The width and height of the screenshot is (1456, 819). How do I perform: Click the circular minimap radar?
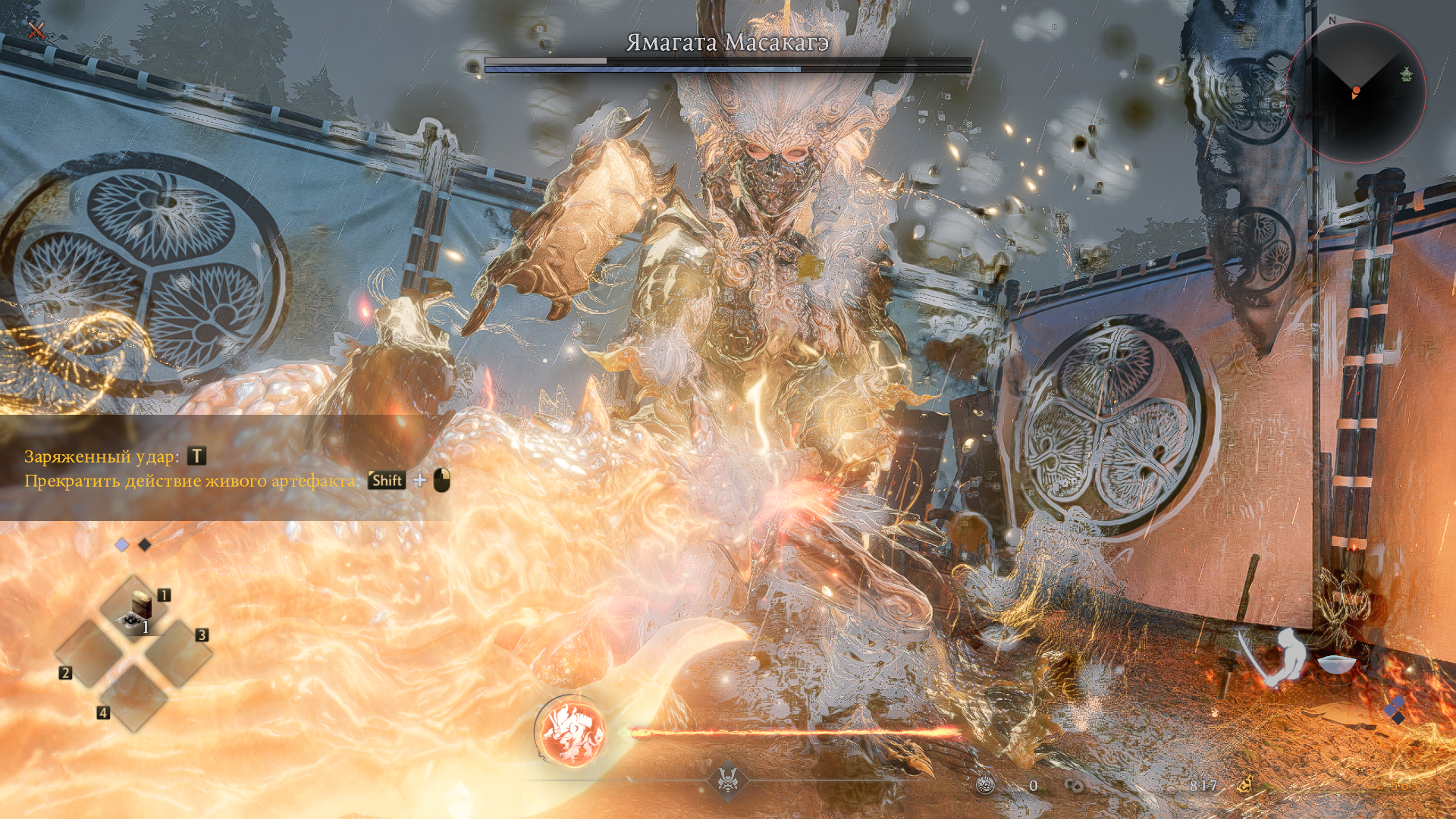point(1355,93)
